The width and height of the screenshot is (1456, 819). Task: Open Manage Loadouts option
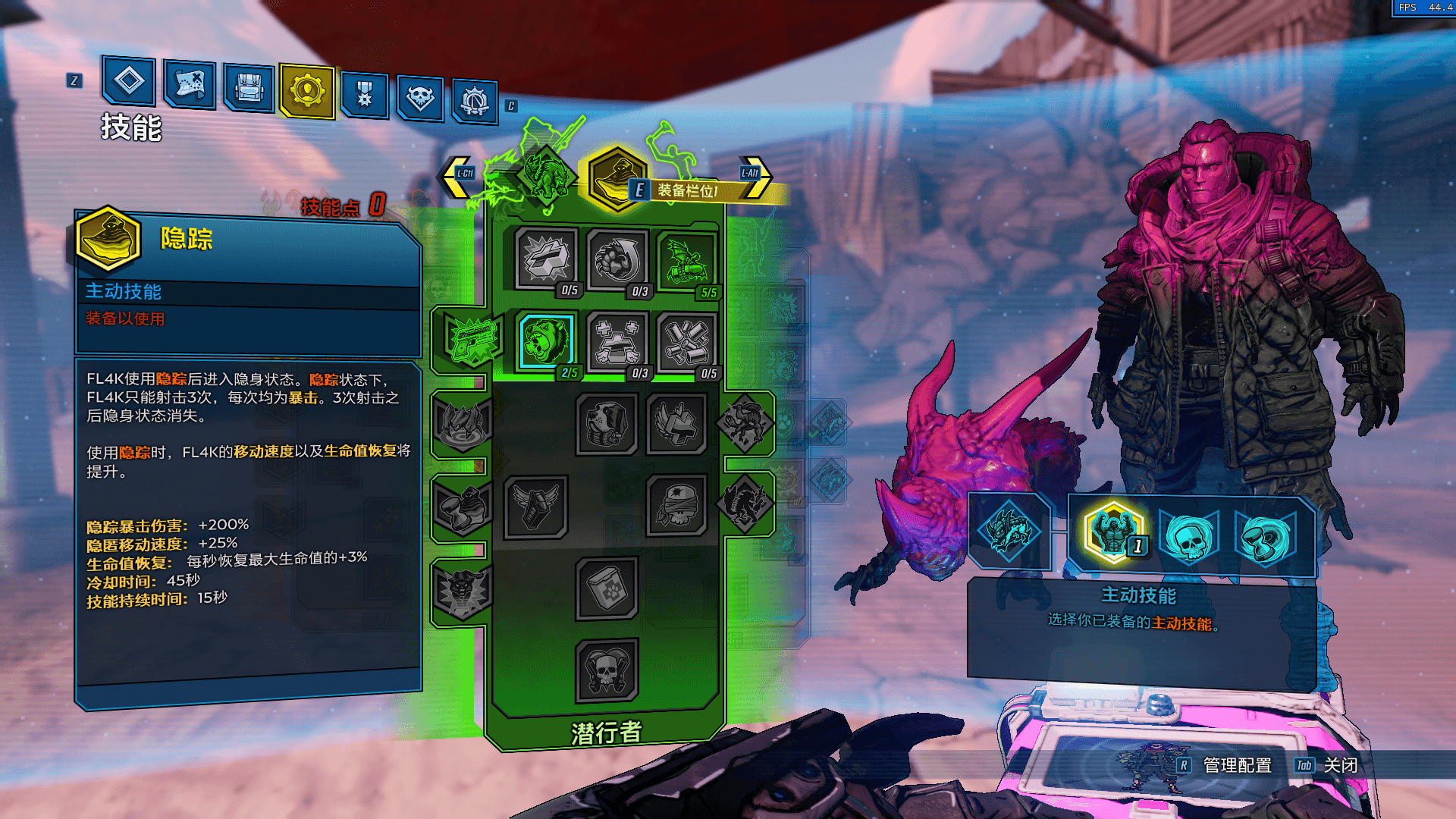coord(1237,765)
